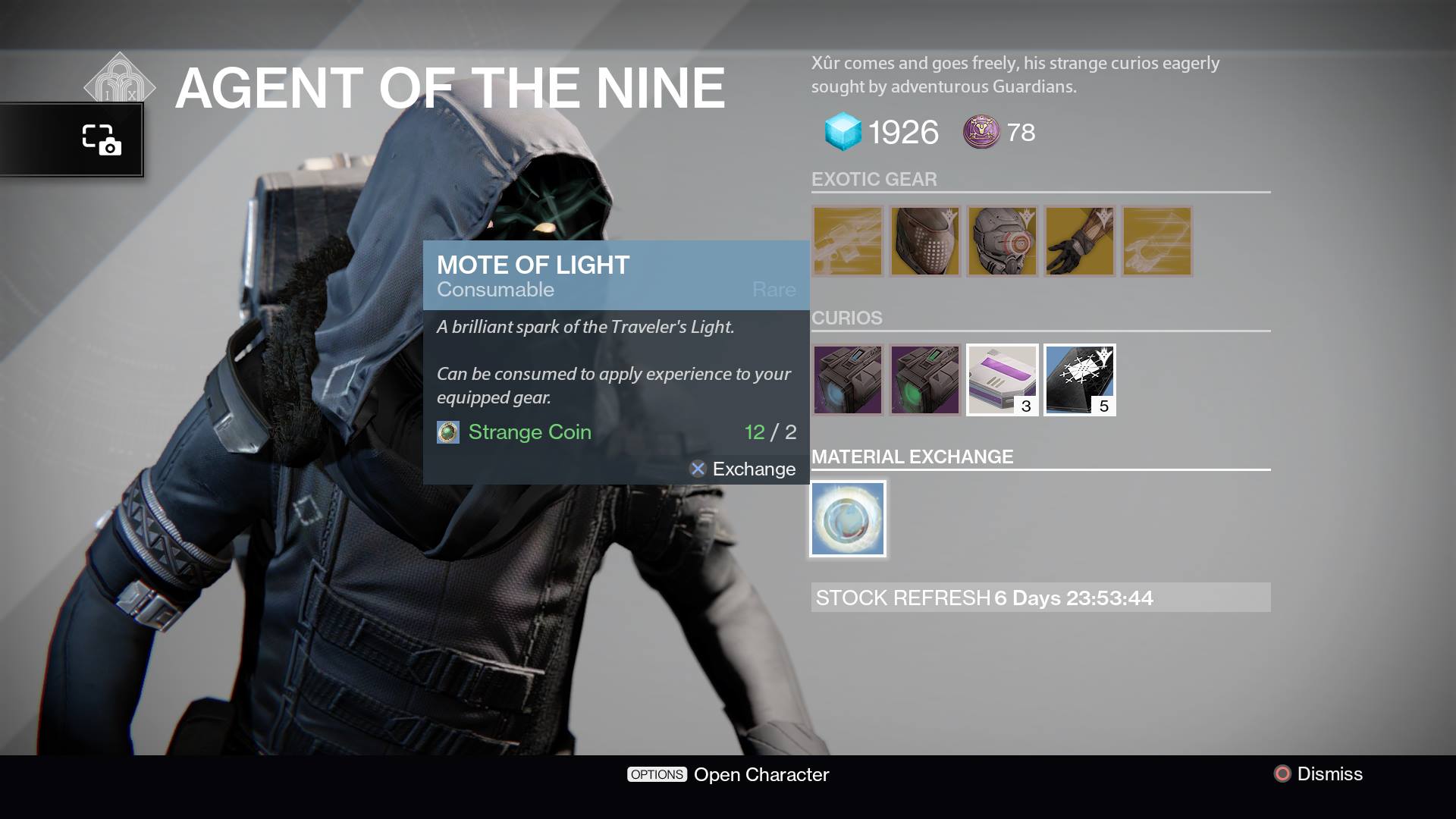Select the blue engram curio
Image resolution: width=1456 pixels, height=819 pixels.
[x=847, y=380]
